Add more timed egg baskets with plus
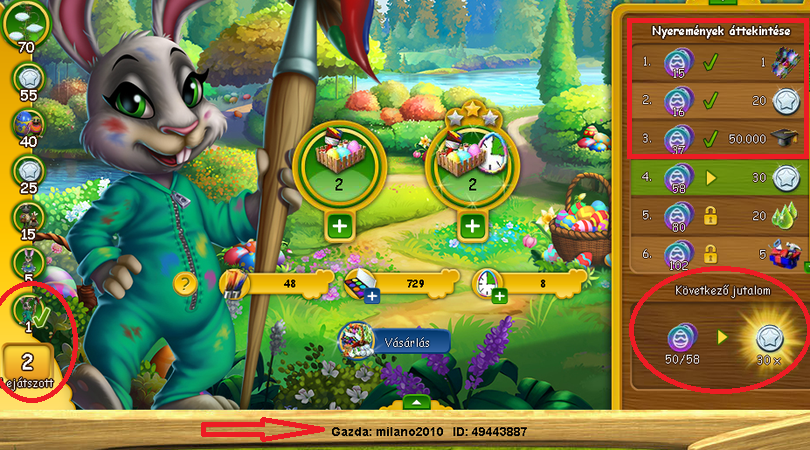 [471, 225]
